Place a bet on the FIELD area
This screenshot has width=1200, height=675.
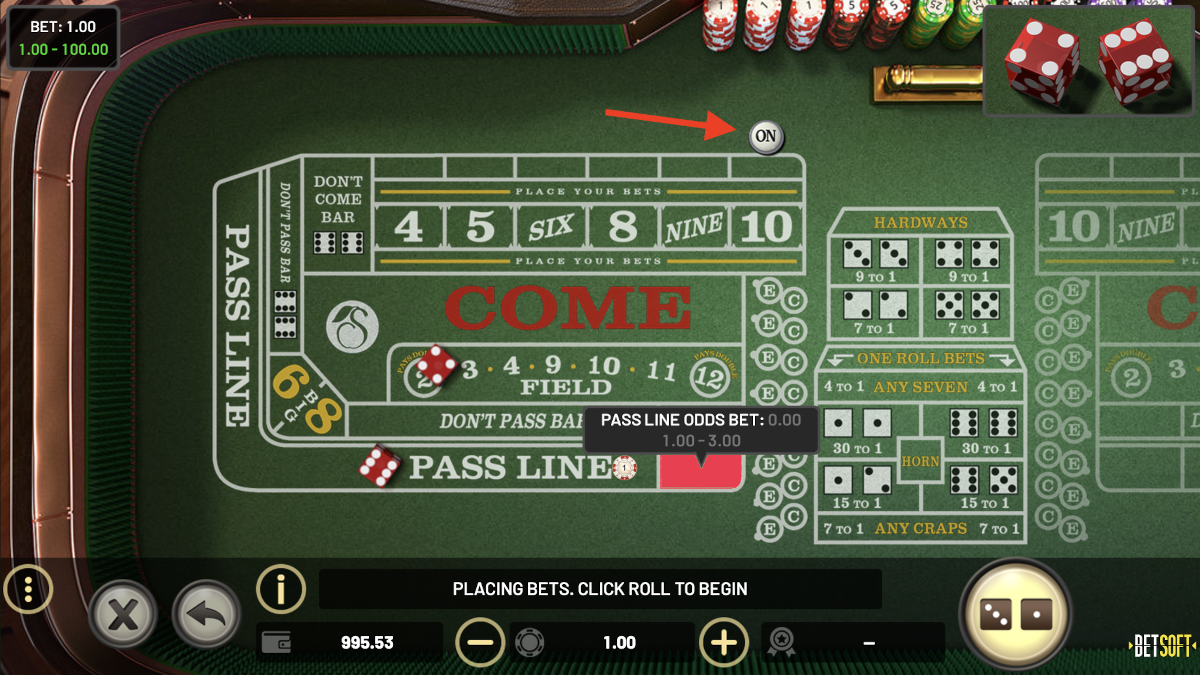567,386
